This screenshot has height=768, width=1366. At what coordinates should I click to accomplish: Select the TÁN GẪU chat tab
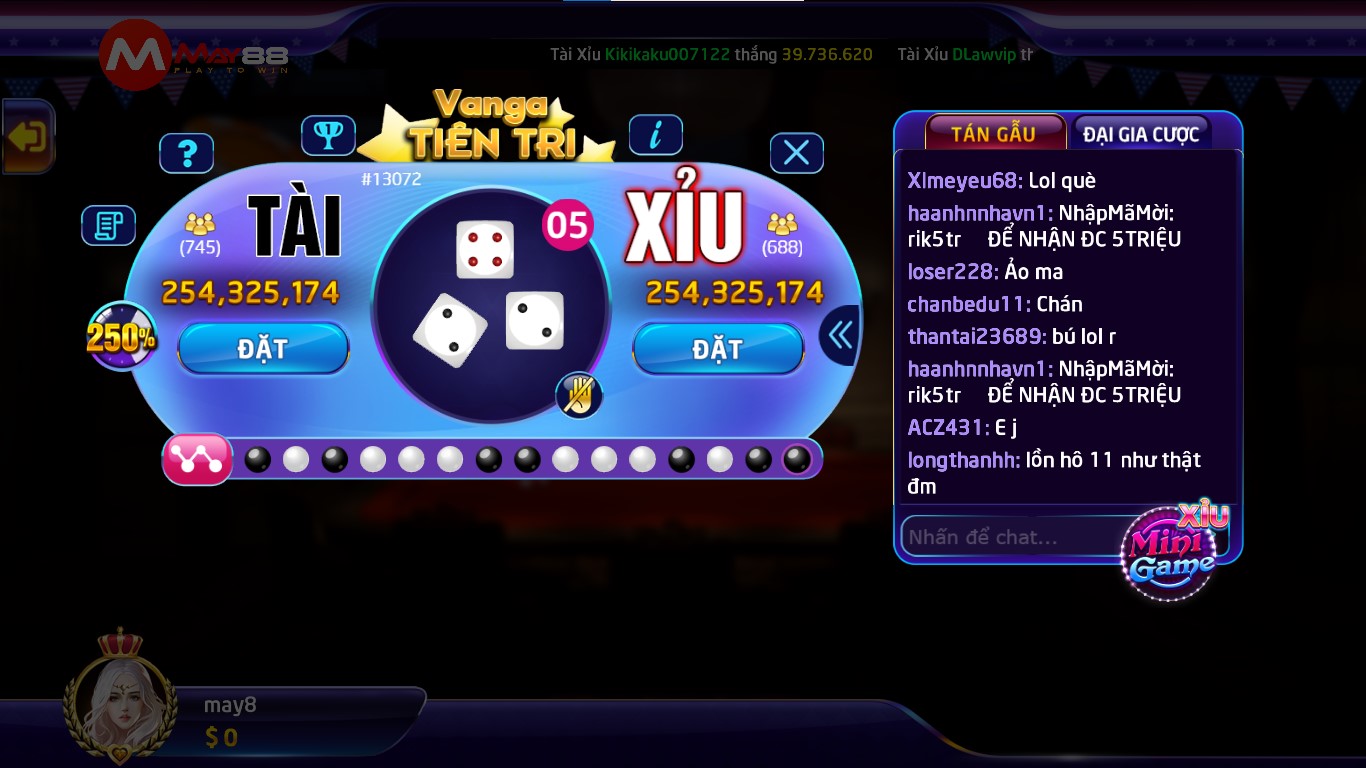coord(995,131)
